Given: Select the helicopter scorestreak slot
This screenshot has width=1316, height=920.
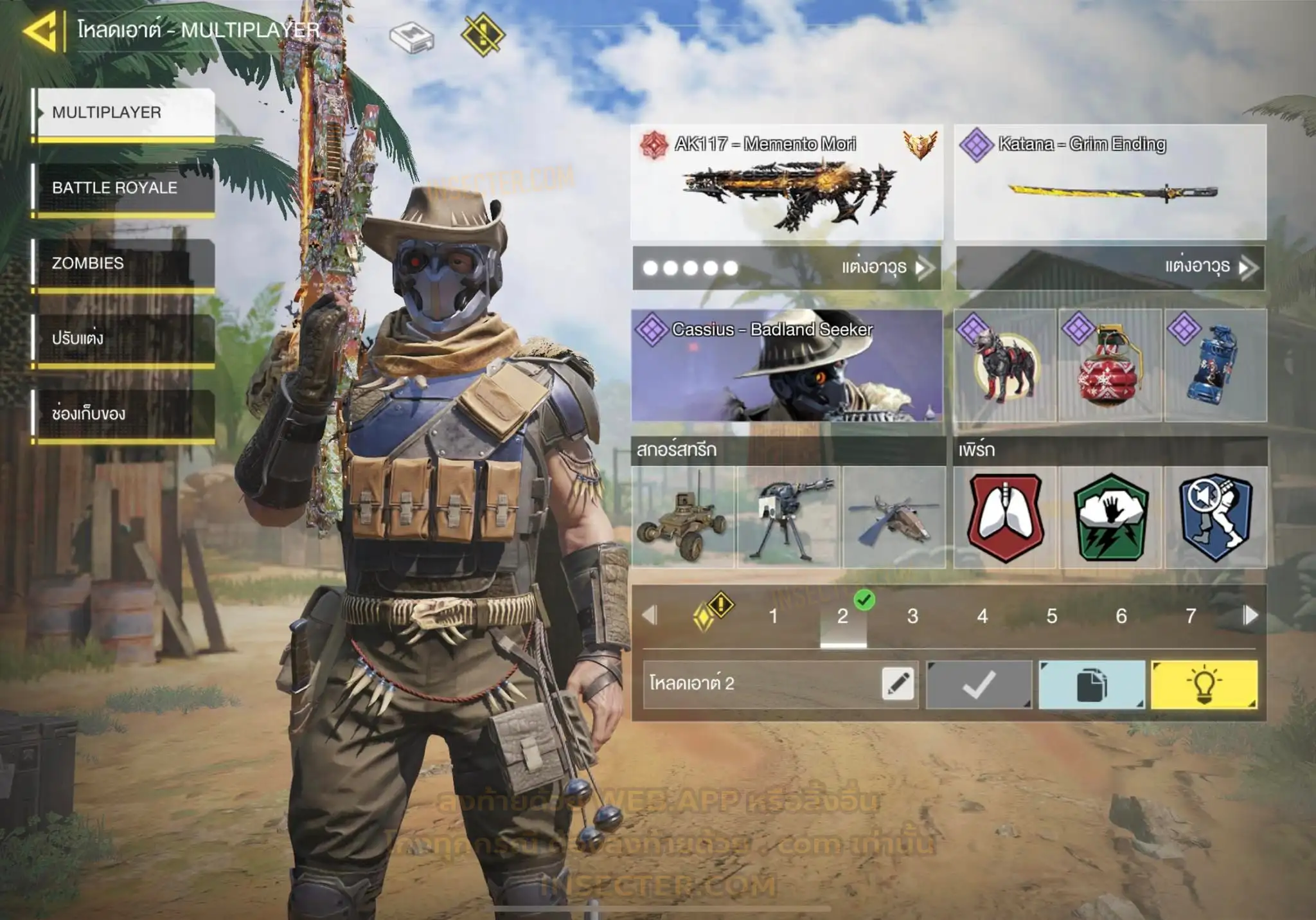Looking at the screenshot, I should (894, 518).
